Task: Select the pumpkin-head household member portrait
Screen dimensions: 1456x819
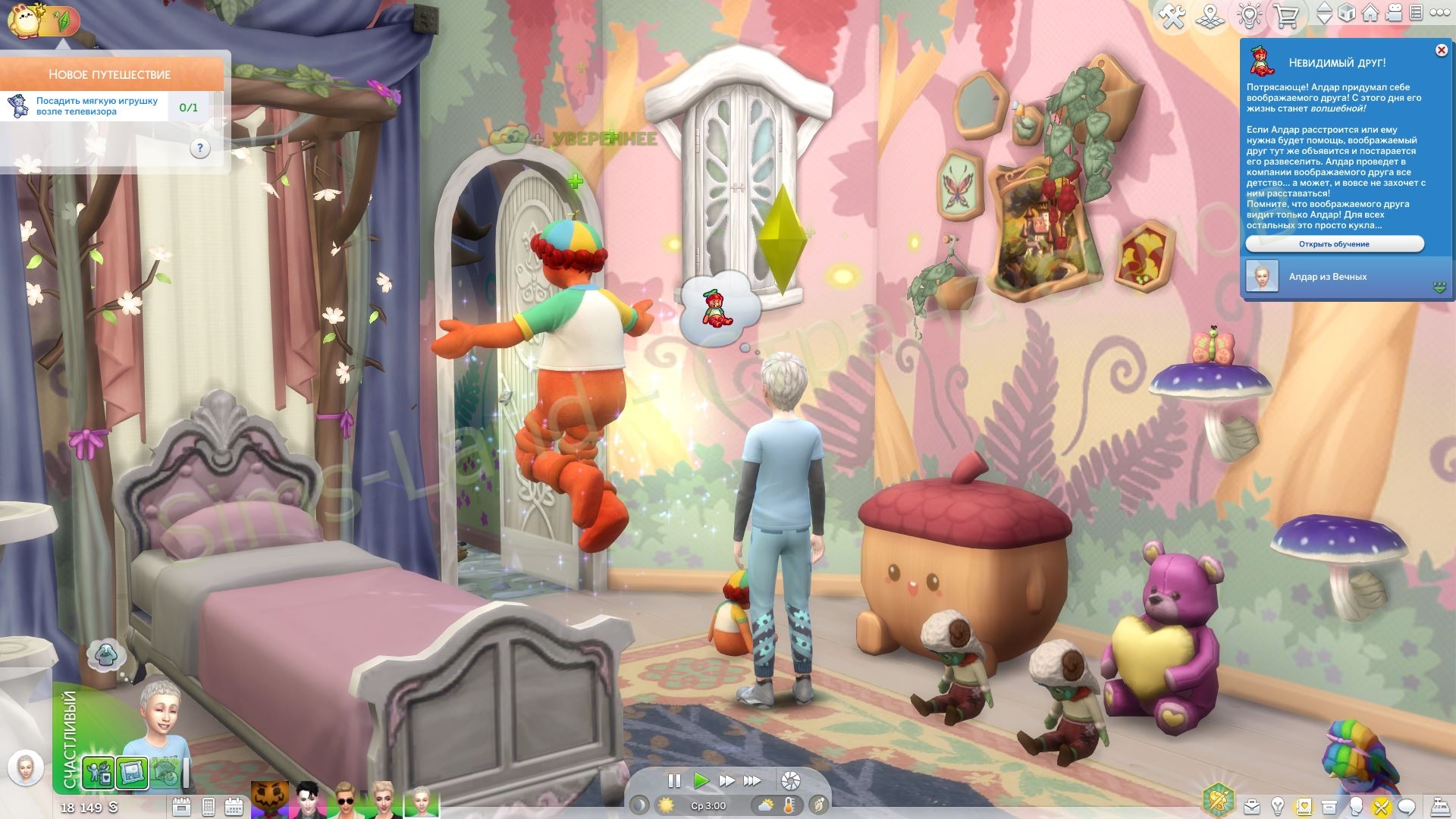Action: point(270,800)
